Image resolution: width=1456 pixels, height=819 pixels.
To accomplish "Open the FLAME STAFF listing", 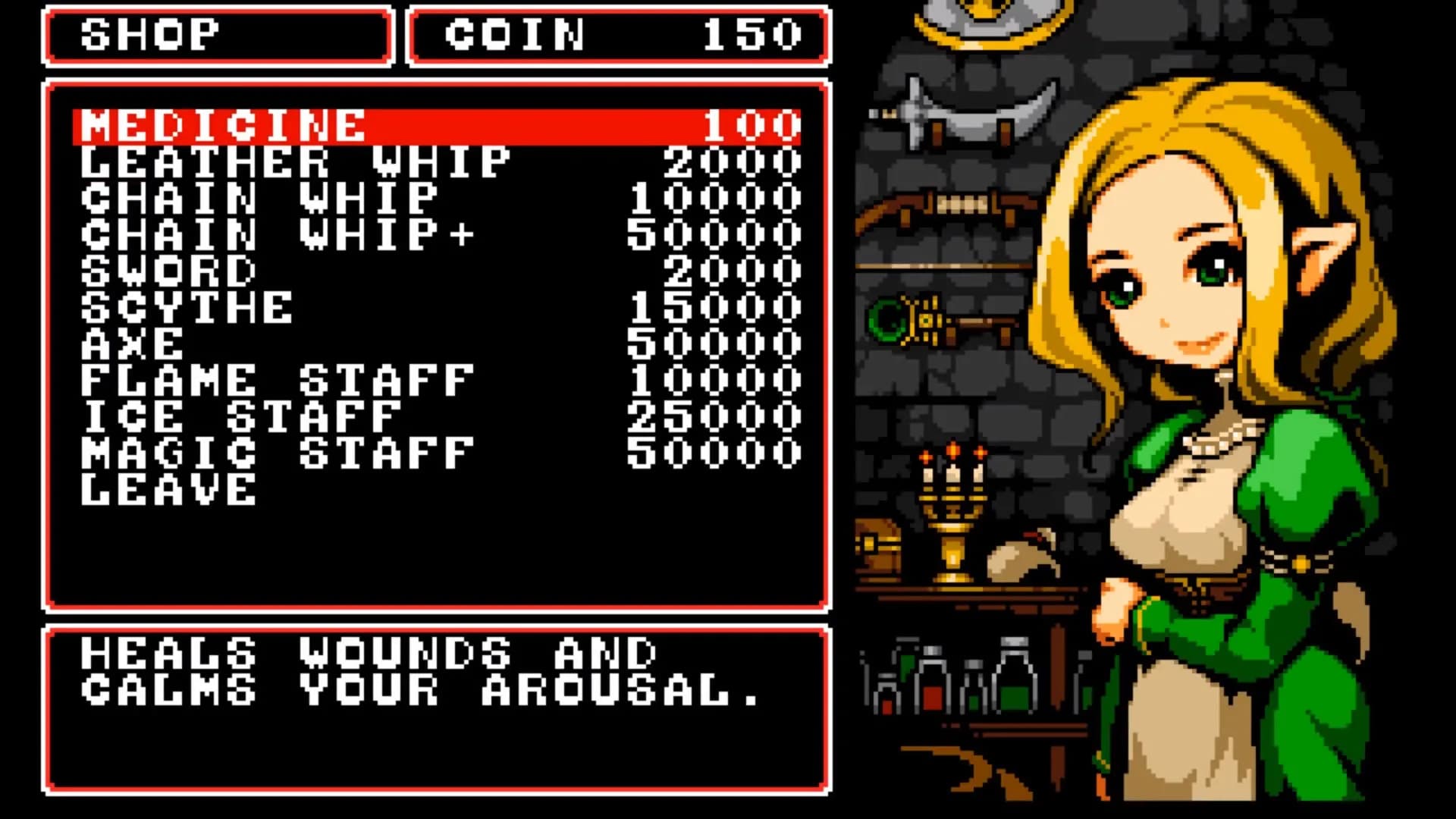I will click(x=277, y=379).
